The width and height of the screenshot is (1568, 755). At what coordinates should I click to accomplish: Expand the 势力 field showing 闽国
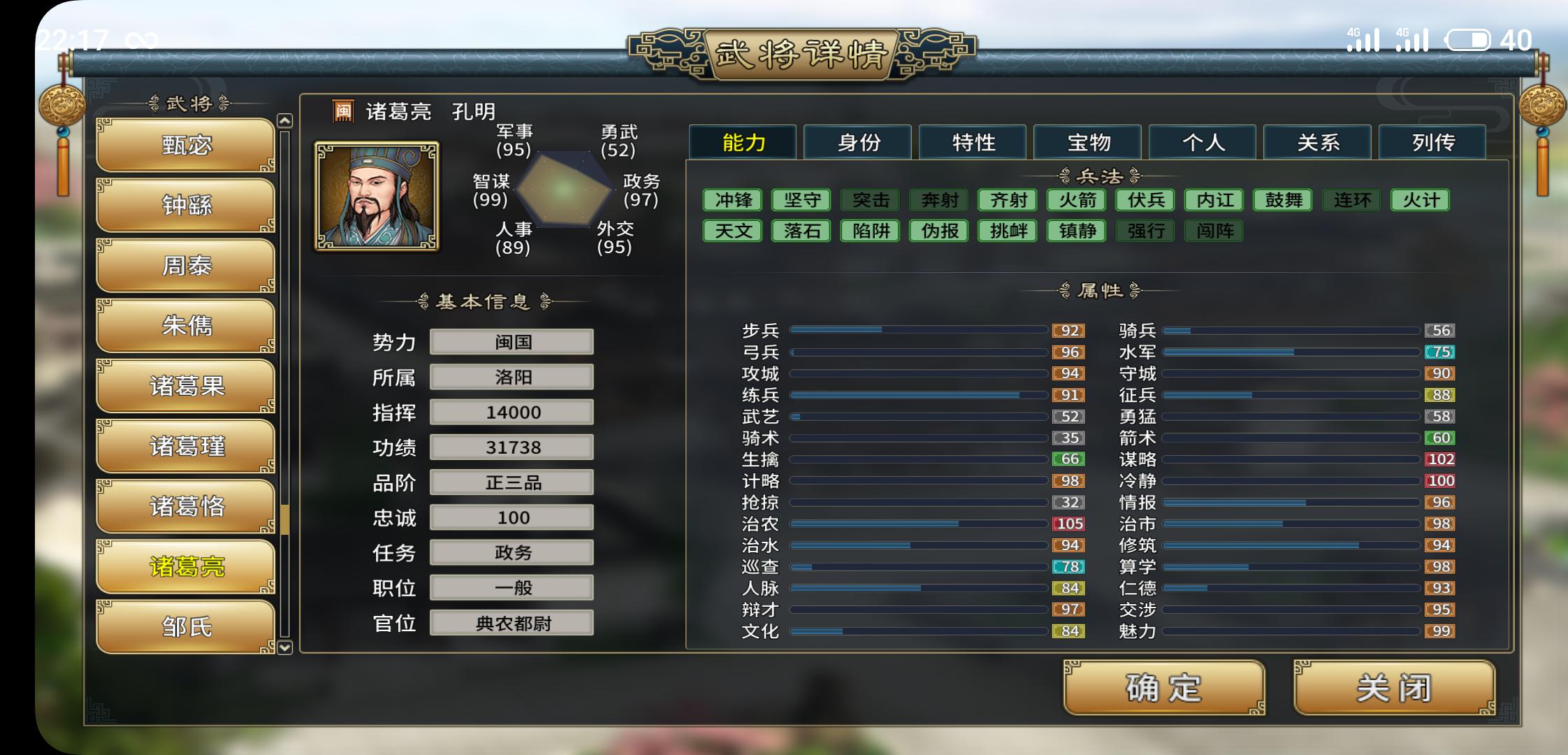tap(511, 342)
